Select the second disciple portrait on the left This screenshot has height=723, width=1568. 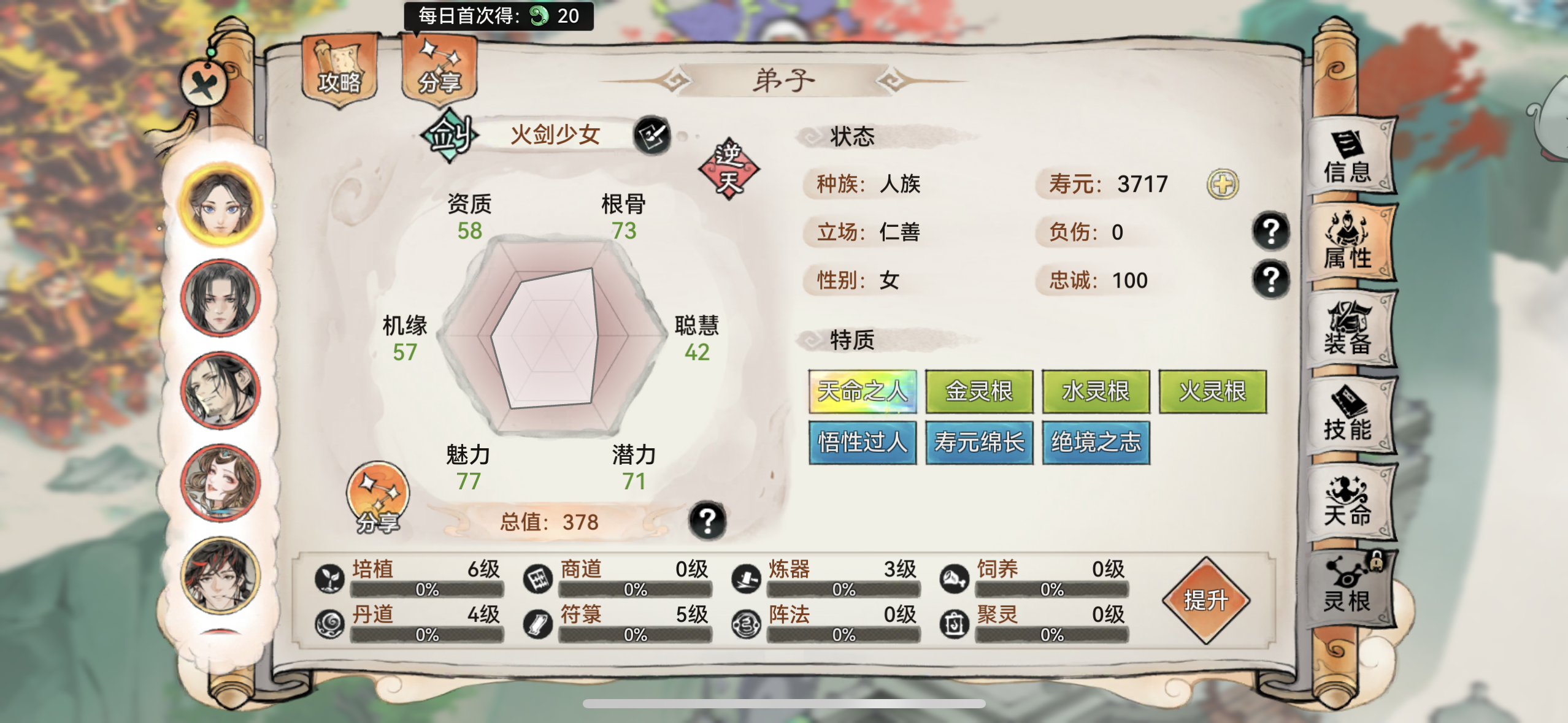pyautogui.click(x=219, y=298)
